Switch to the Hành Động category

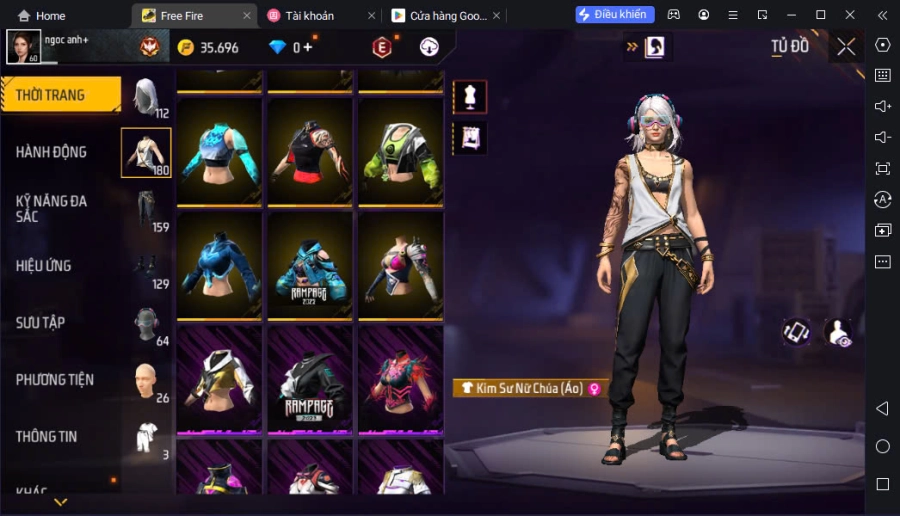point(52,152)
